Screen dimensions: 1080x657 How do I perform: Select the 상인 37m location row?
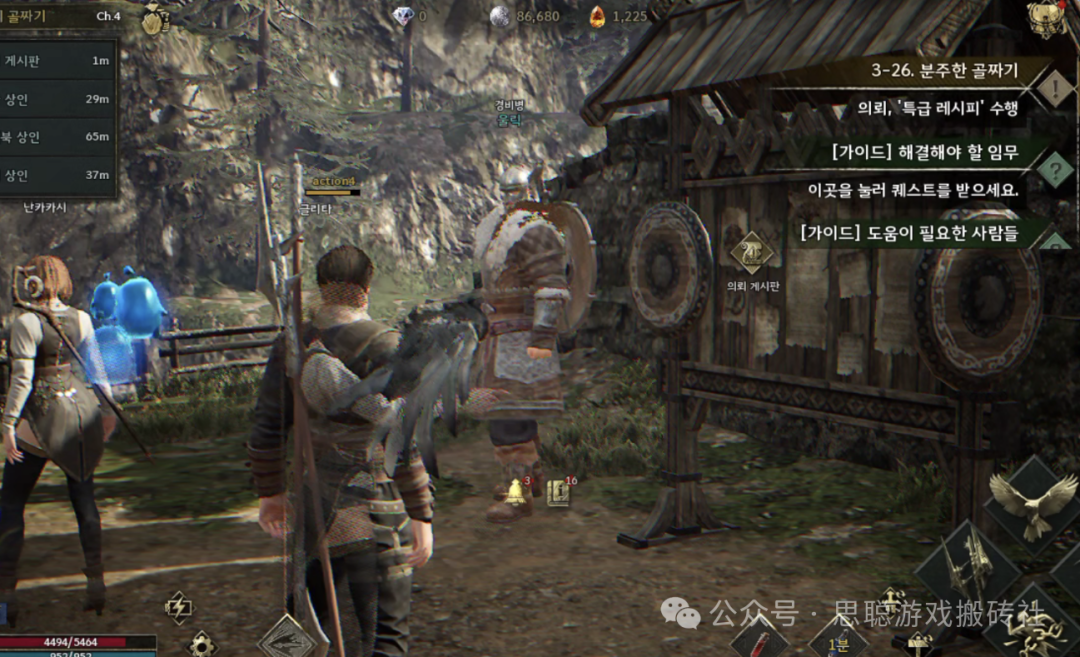[58, 175]
